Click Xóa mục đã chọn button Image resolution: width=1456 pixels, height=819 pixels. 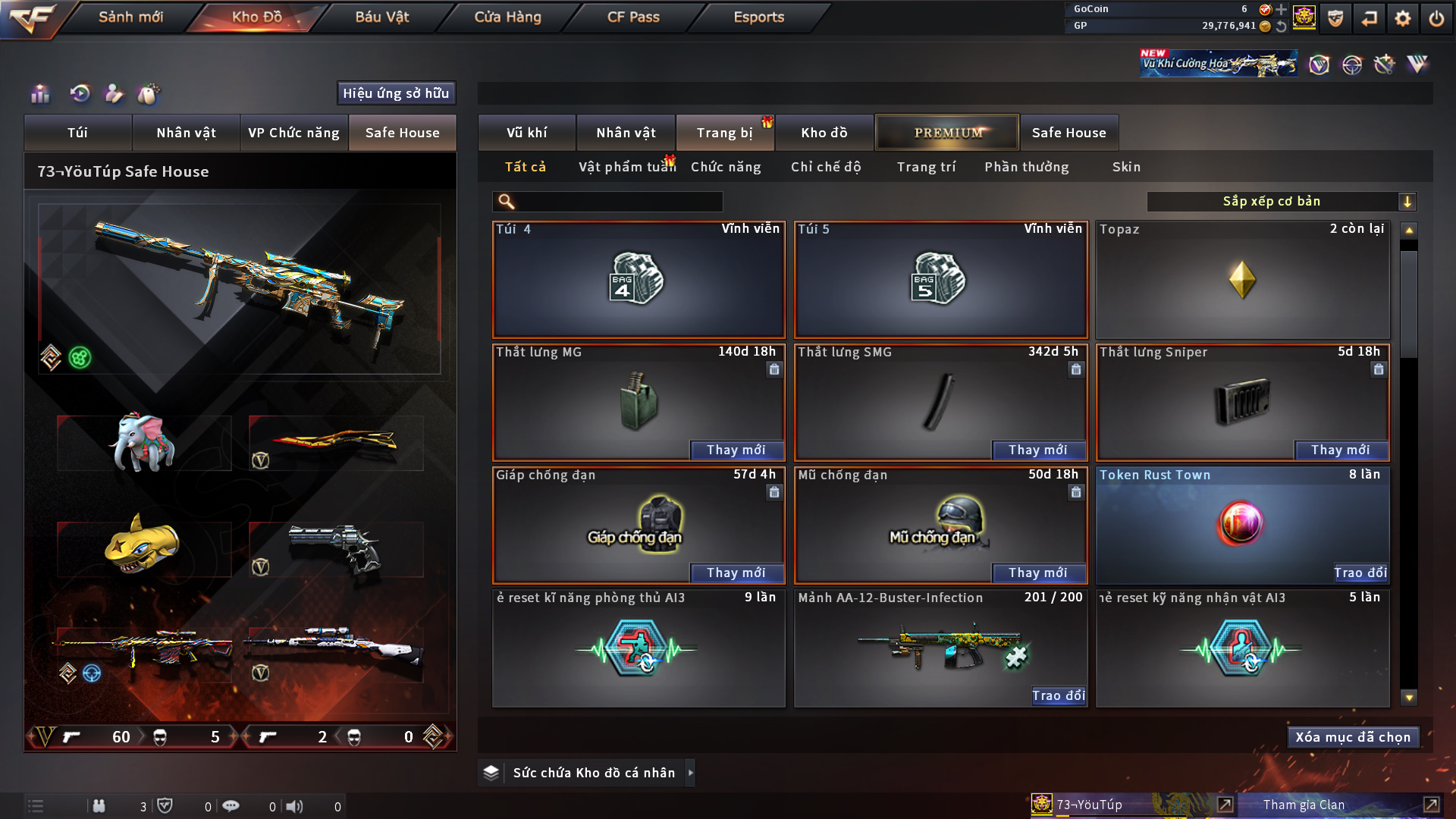coord(1353,737)
